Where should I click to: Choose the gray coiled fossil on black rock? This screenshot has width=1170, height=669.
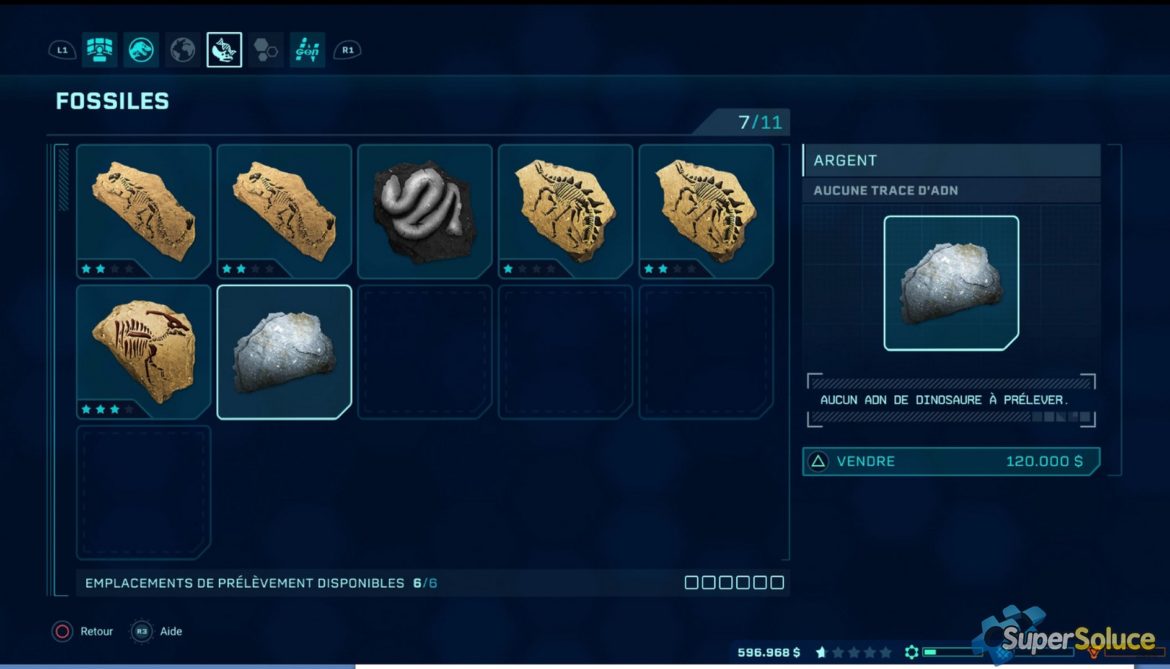(425, 211)
